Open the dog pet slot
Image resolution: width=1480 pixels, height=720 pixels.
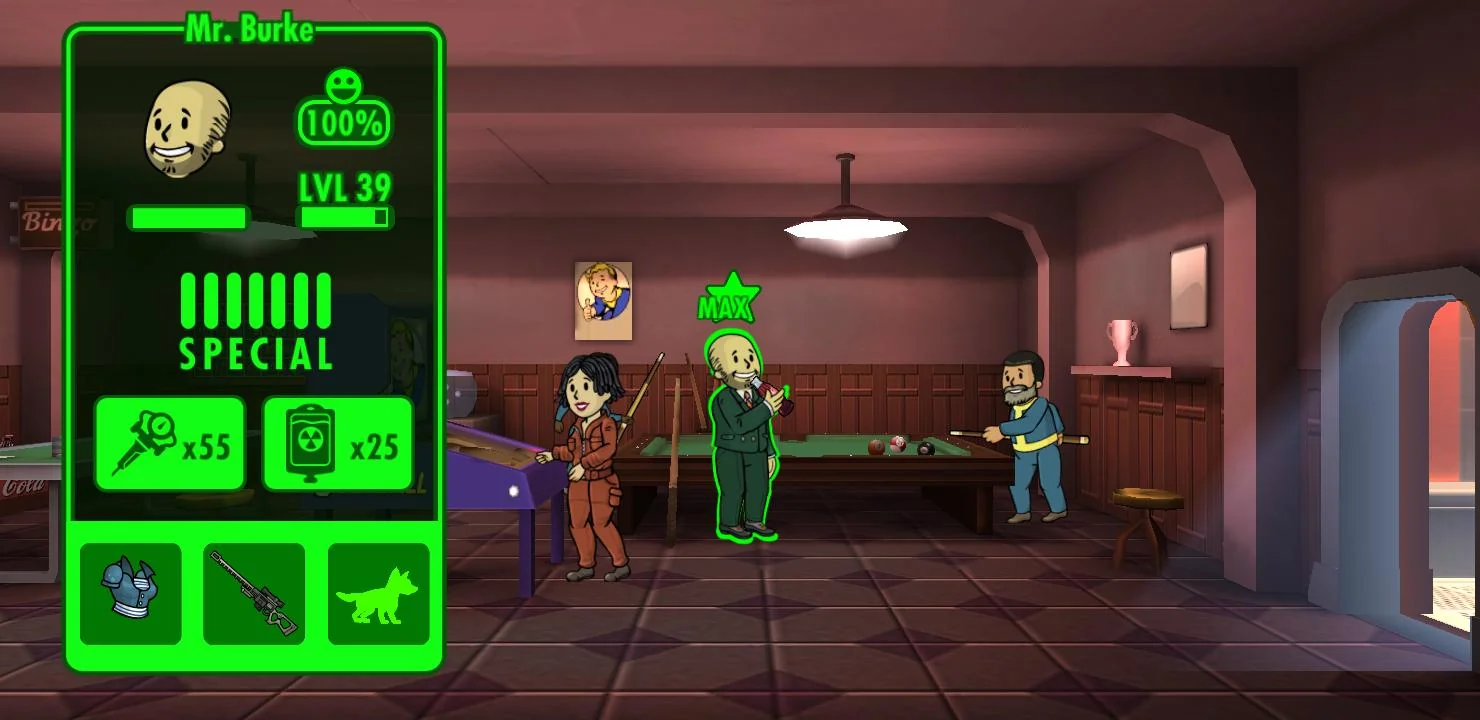pyautogui.click(x=378, y=594)
